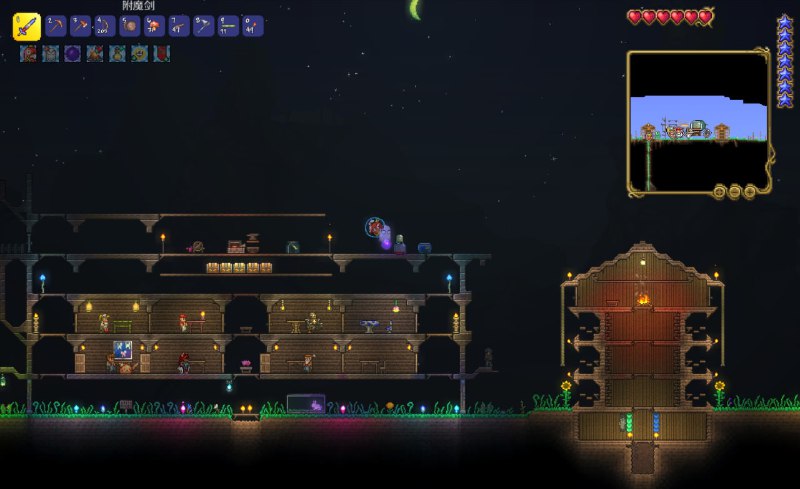This screenshot has height=489, width=800.
Task: Select the pickaxe in hotbar slot 2
Action: pos(55,26)
